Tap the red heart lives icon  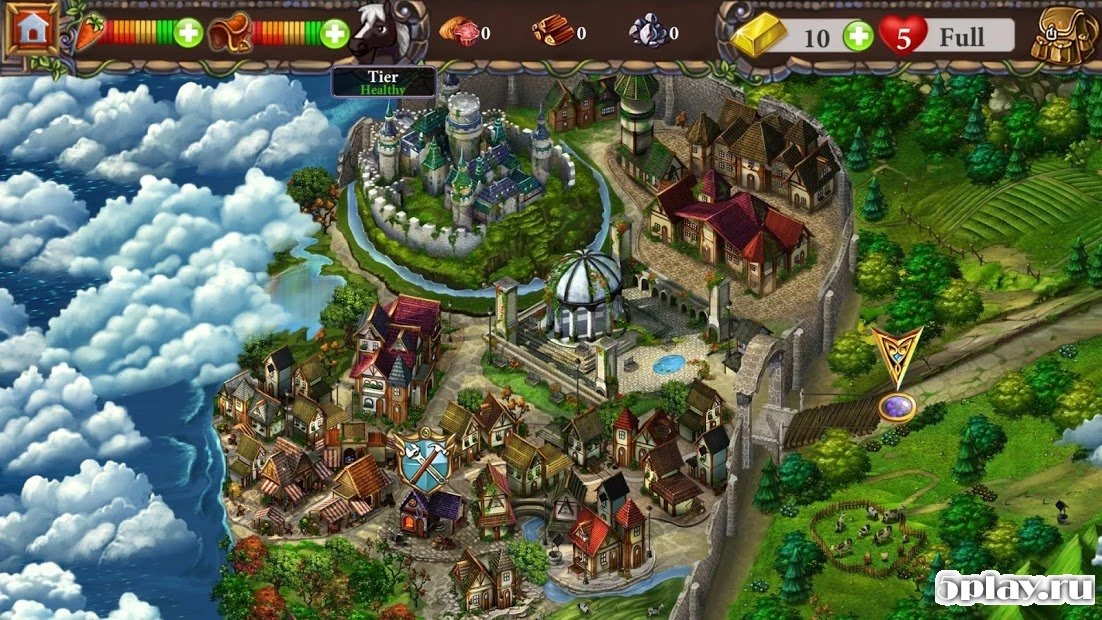click(904, 36)
